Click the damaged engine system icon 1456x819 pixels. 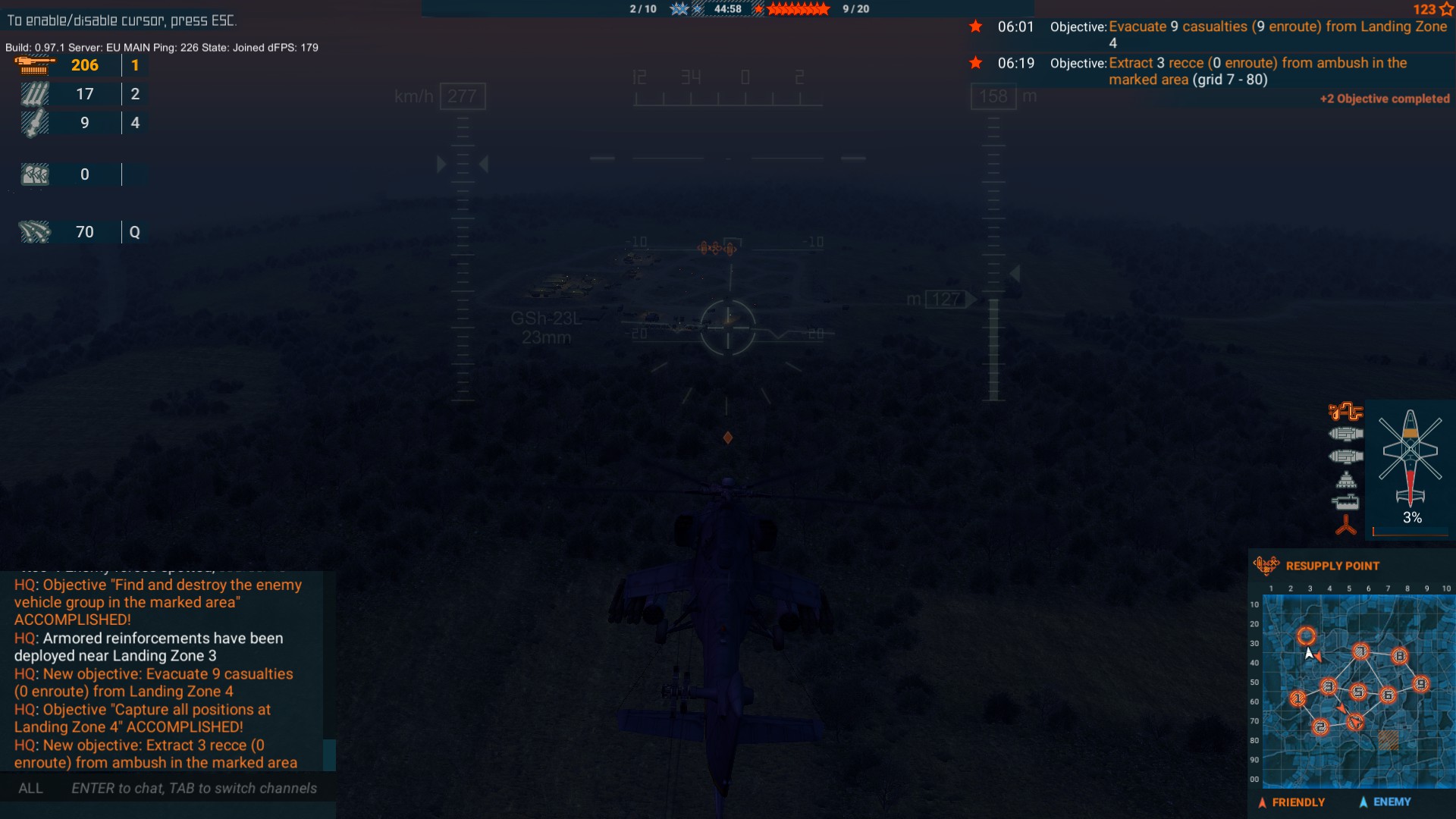coord(1347,434)
